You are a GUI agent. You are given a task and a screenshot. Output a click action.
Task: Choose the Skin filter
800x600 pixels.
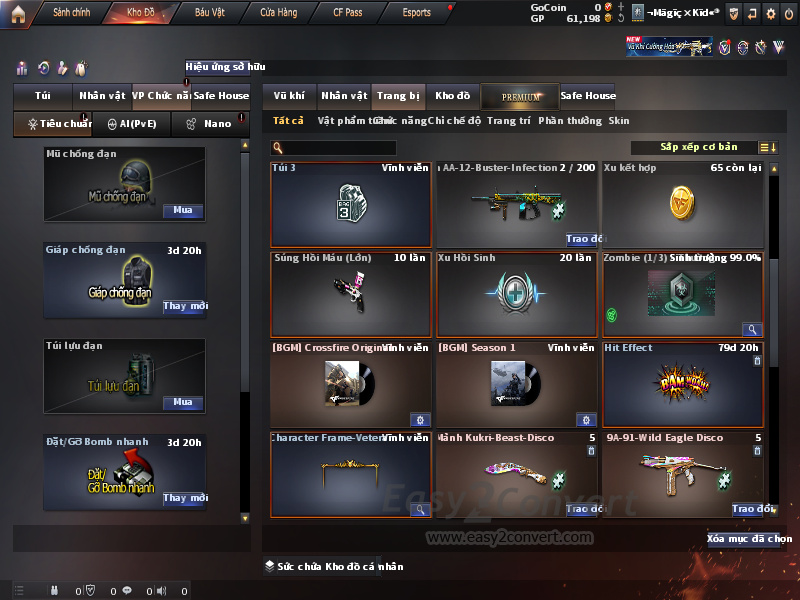619,121
